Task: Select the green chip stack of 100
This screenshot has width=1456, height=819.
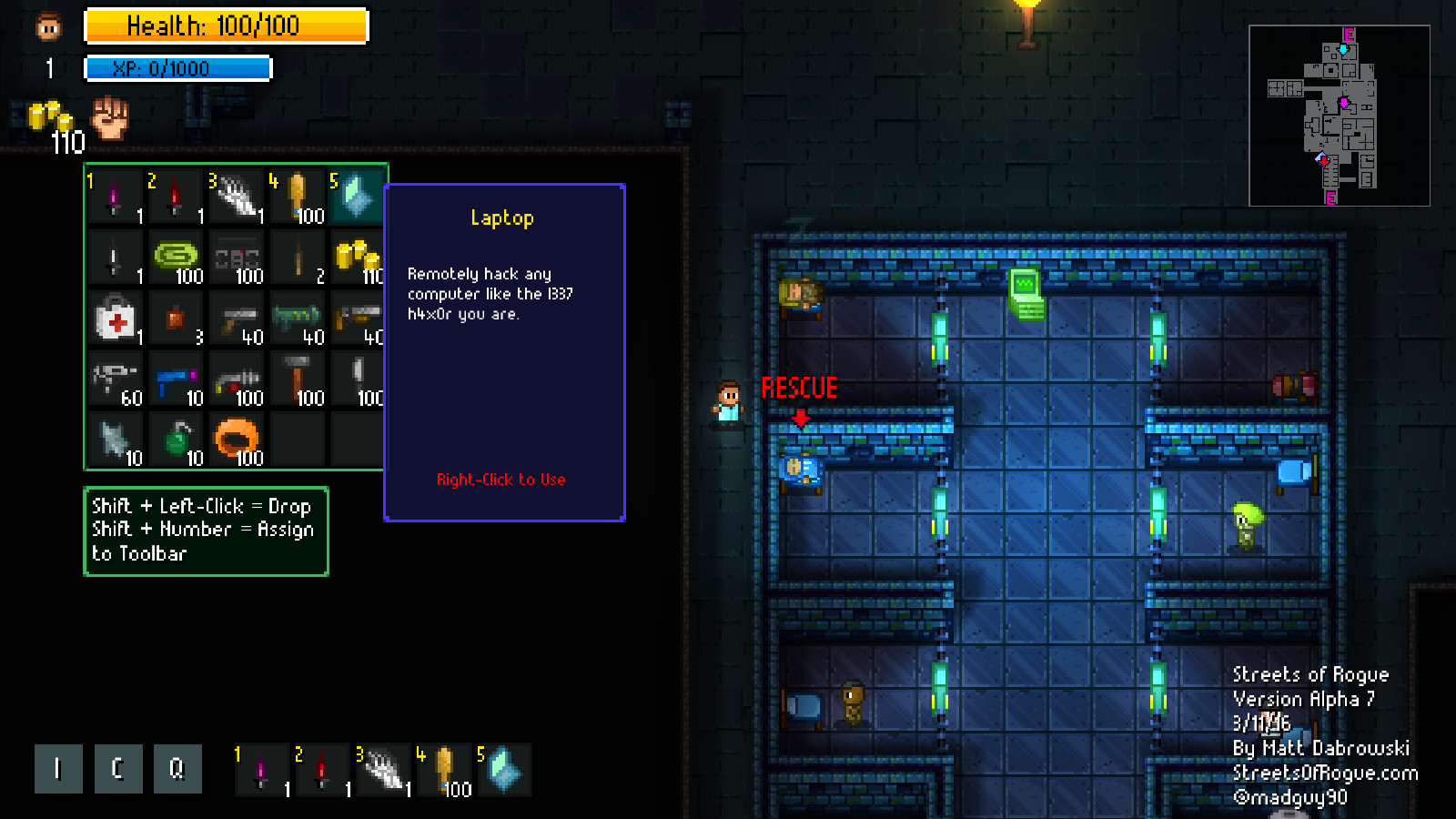Action: (x=177, y=258)
